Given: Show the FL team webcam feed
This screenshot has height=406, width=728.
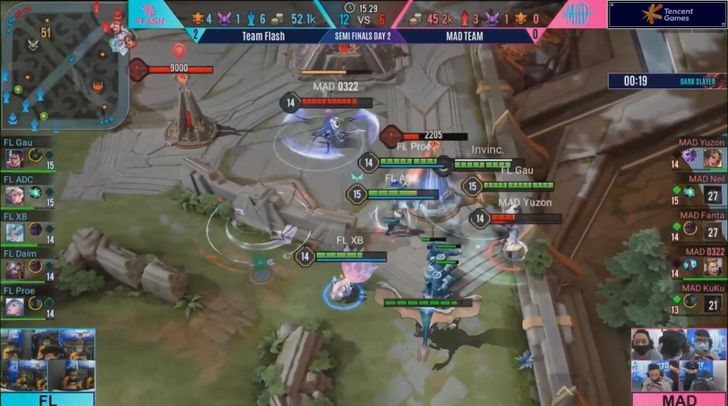Looking at the screenshot, I should [47, 361].
